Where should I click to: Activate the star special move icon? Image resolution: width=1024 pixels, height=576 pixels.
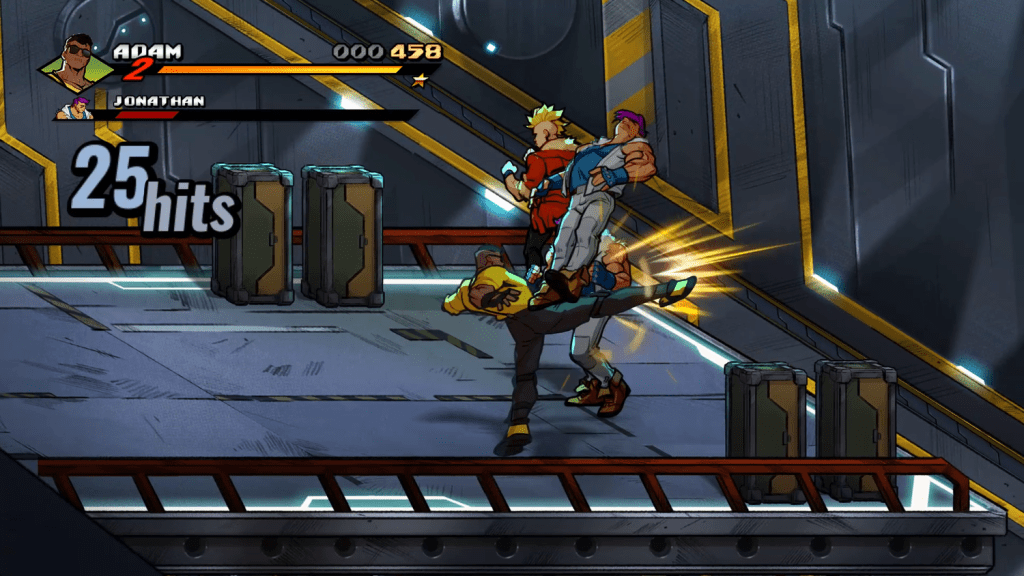point(420,79)
